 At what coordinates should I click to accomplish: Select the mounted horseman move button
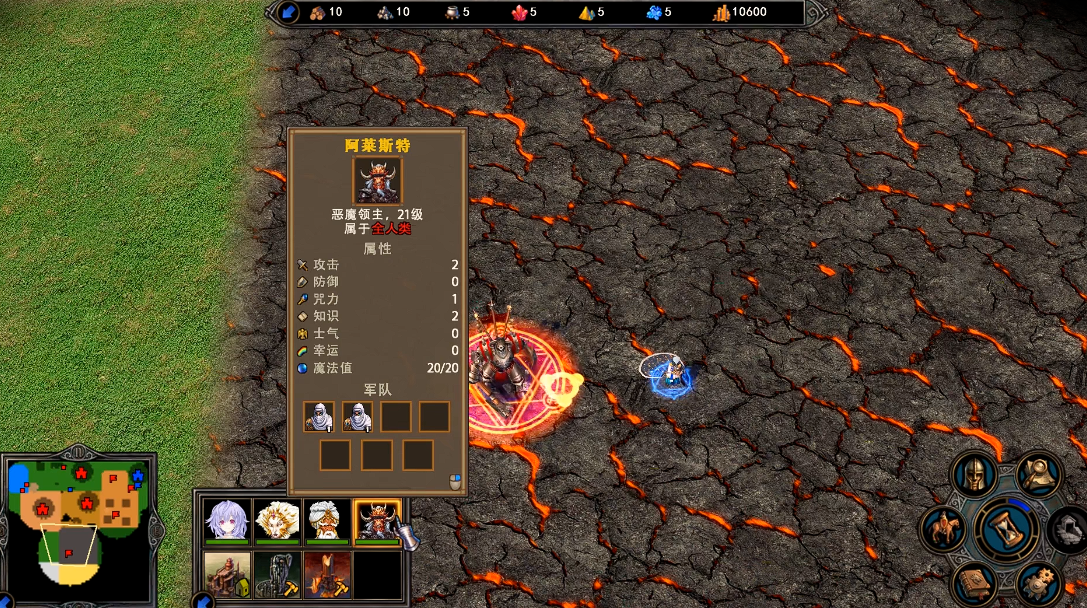click(943, 528)
